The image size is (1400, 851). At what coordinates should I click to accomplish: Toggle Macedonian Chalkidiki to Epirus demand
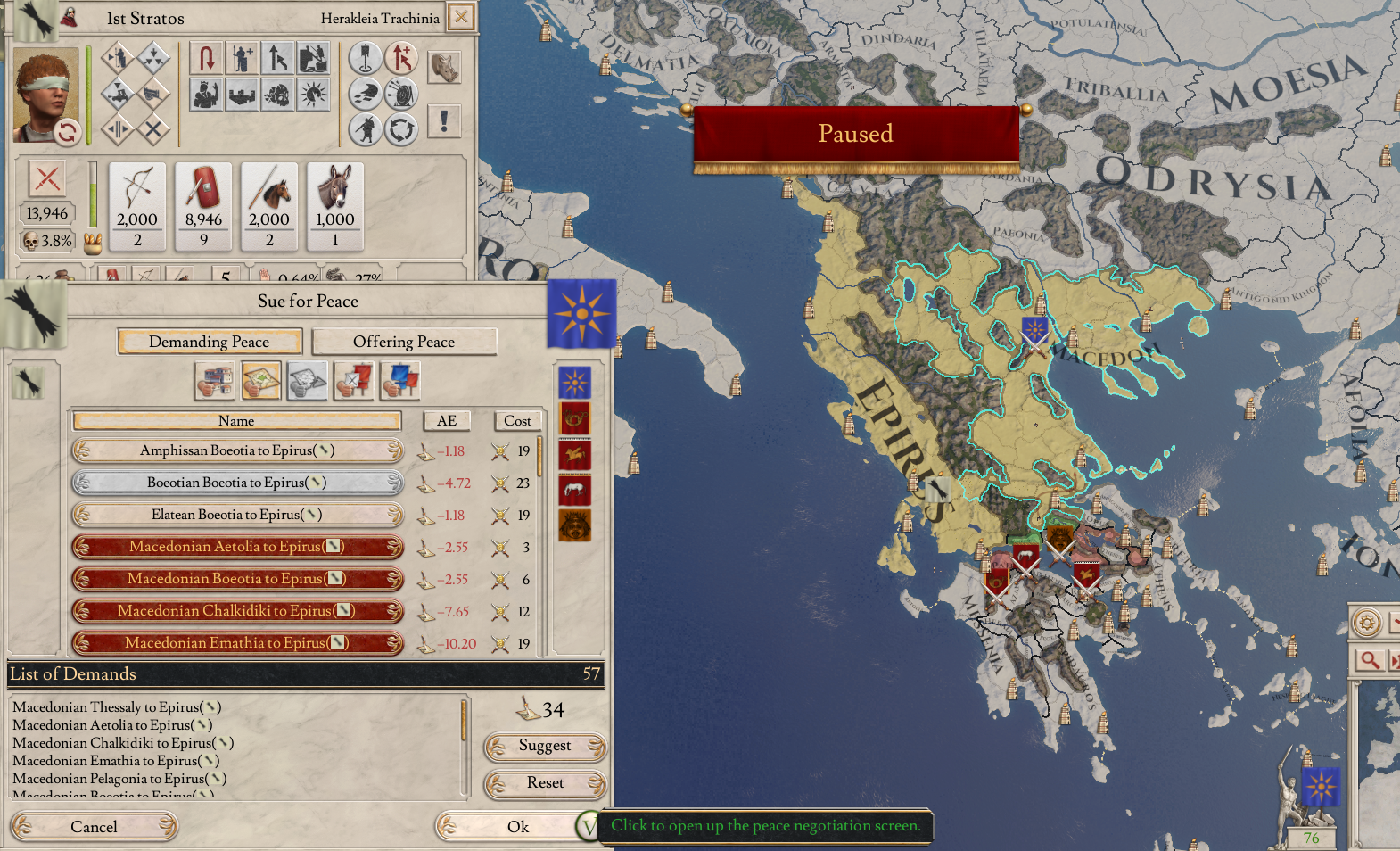[237, 611]
